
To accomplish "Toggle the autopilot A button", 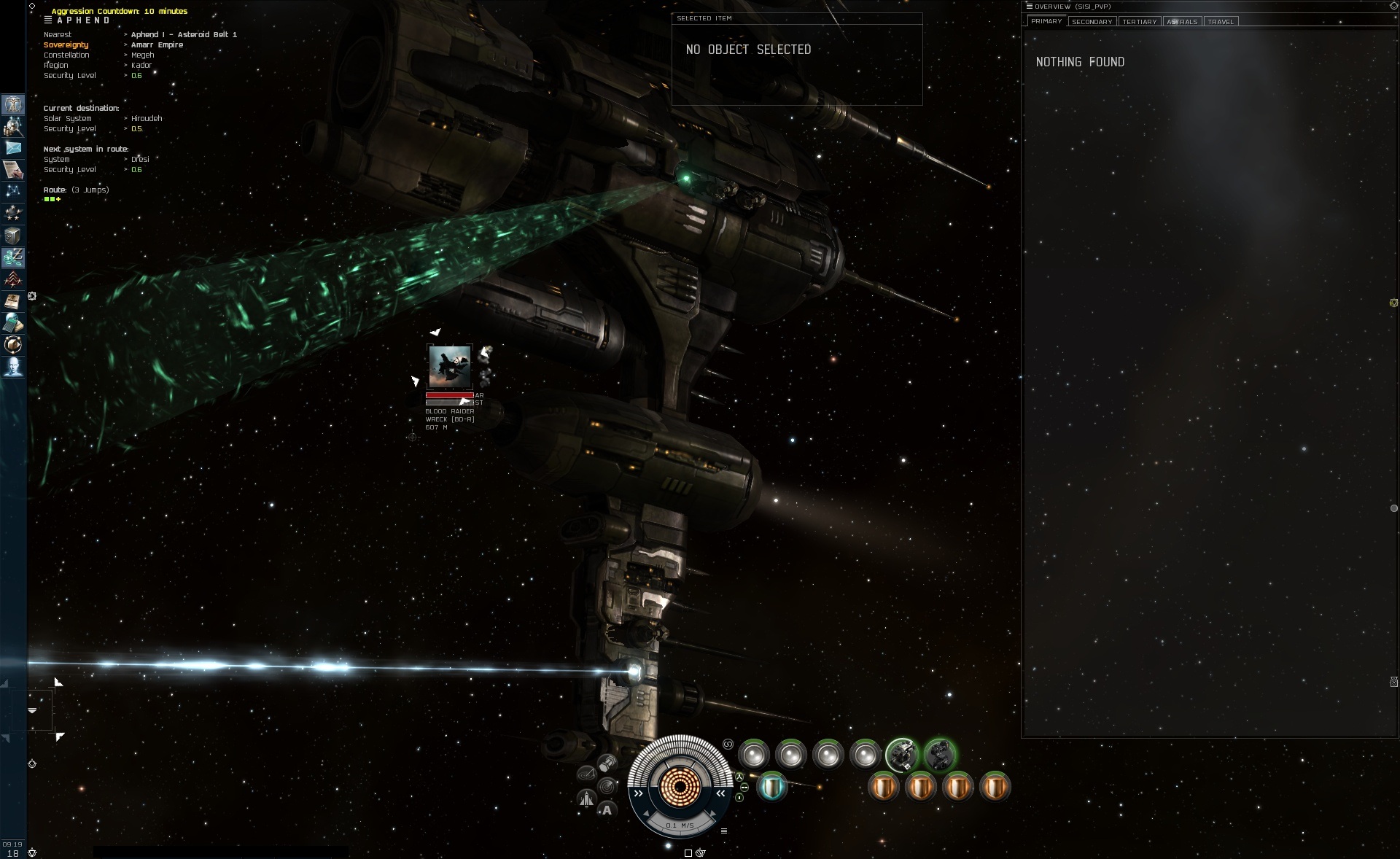I will pos(607,810).
